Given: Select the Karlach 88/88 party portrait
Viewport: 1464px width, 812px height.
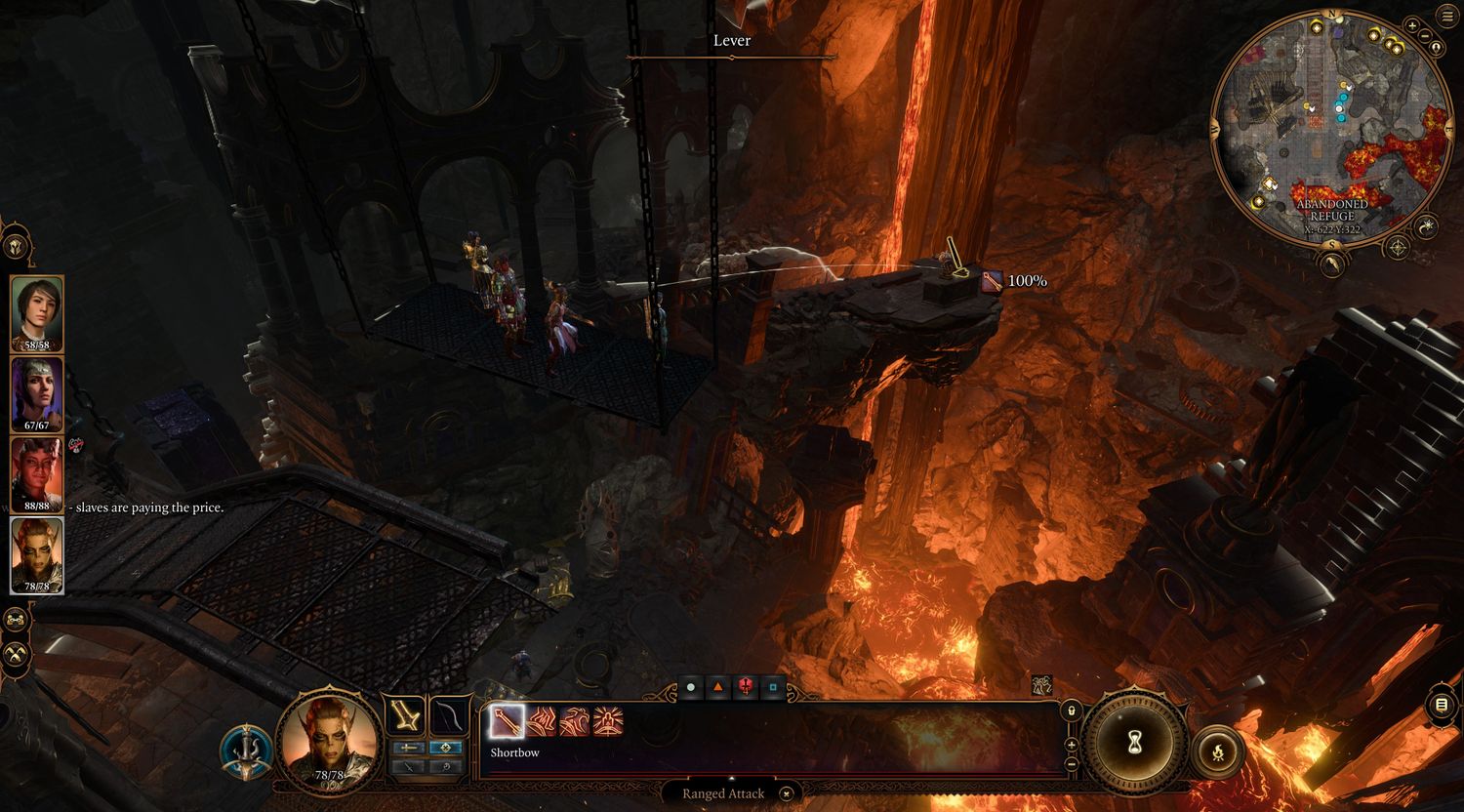Looking at the screenshot, I should [37, 474].
